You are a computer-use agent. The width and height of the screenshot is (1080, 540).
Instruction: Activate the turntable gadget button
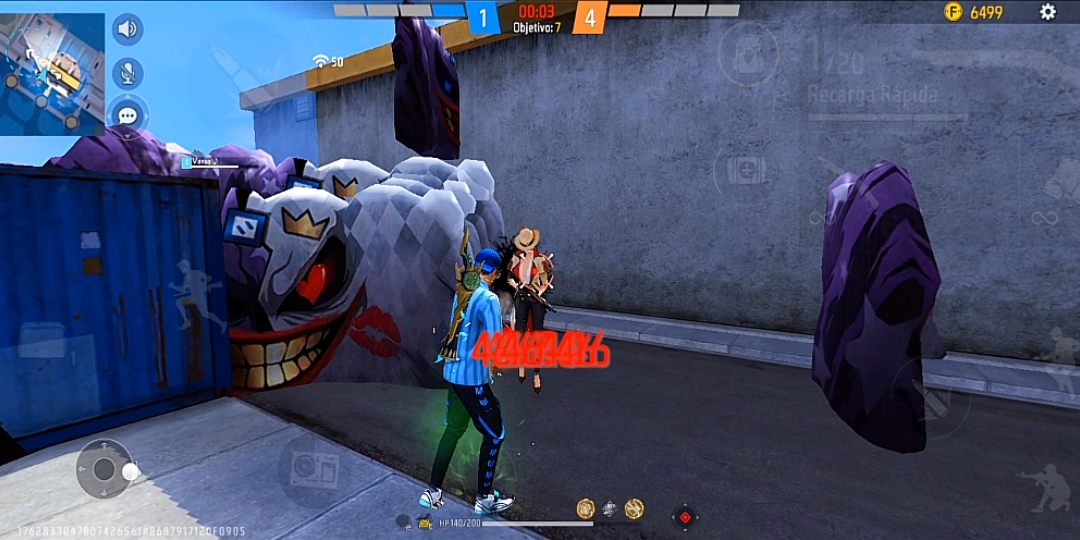coord(314,468)
